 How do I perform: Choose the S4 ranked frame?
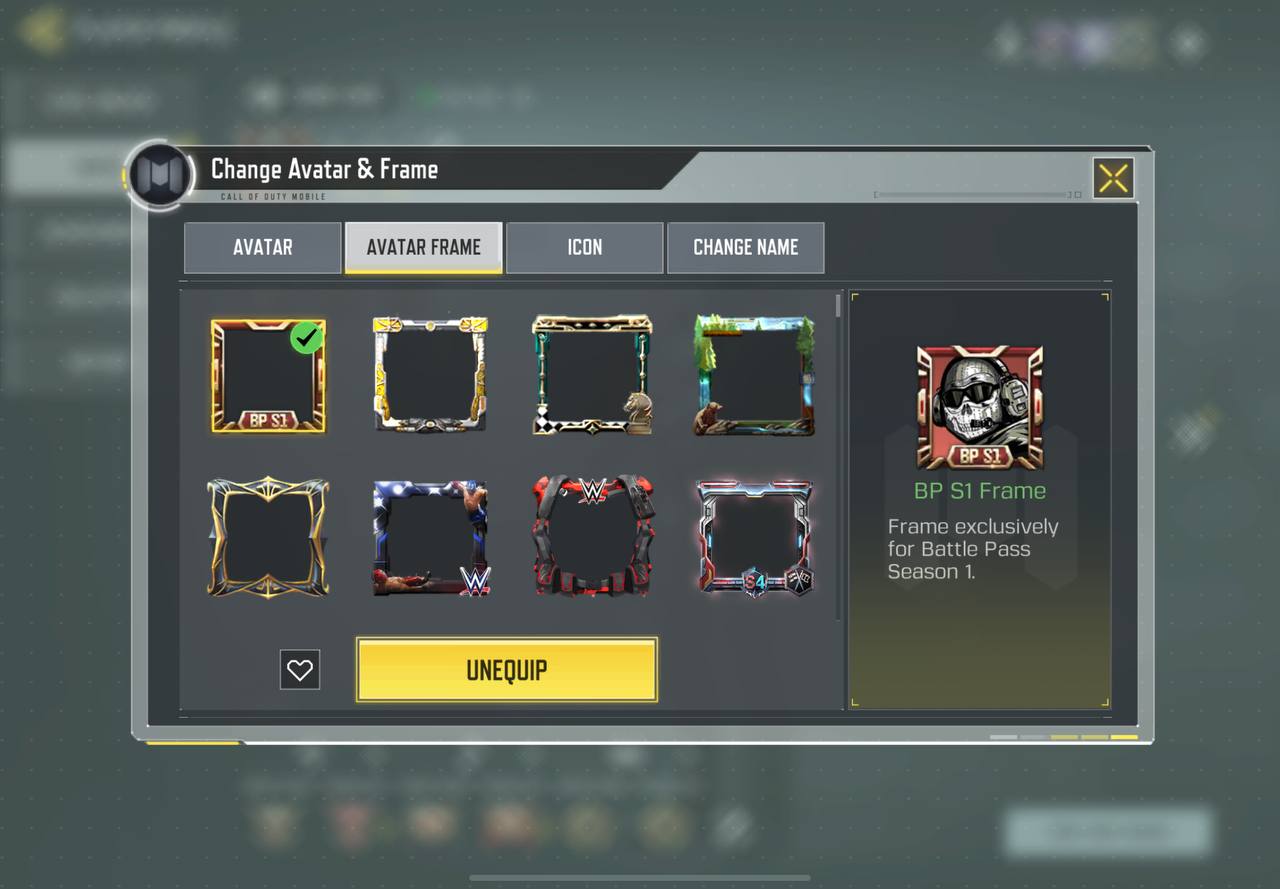[754, 537]
